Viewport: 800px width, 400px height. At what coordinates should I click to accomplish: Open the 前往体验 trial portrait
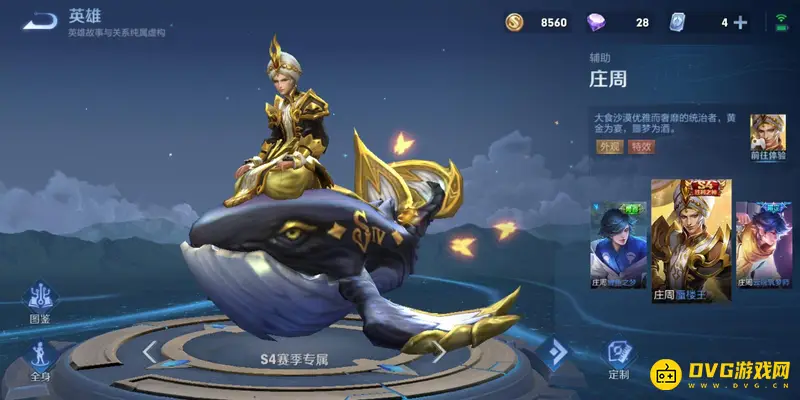768,135
